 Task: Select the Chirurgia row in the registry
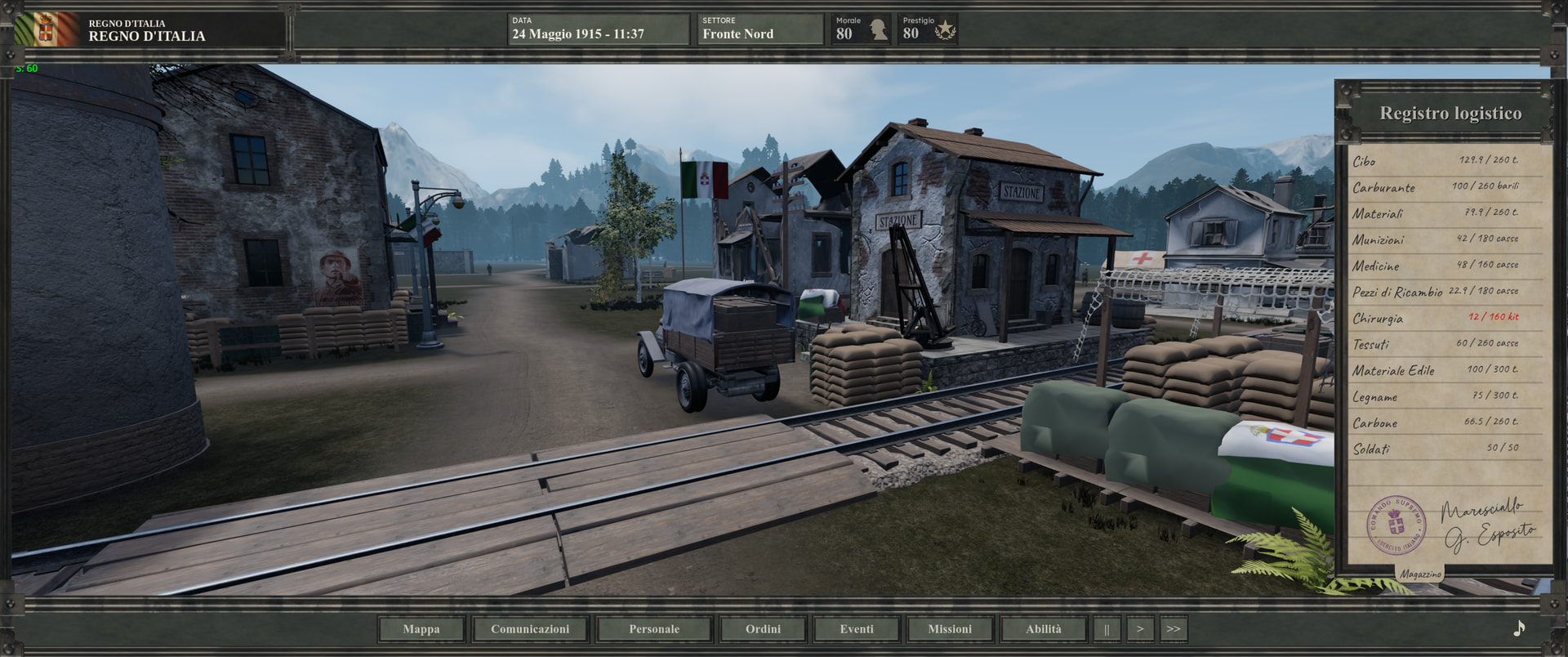(1436, 318)
